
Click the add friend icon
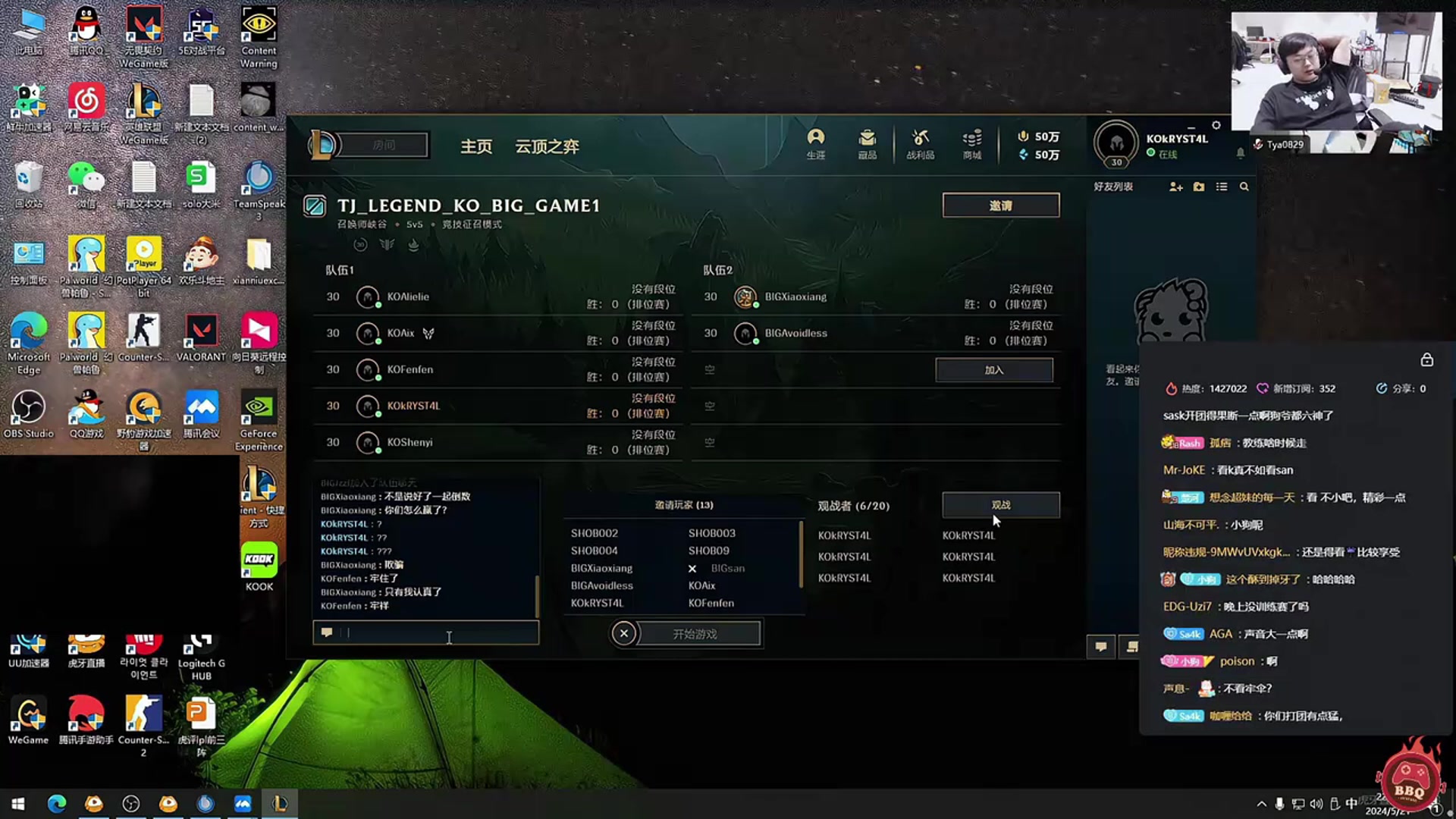[x=1175, y=187]
